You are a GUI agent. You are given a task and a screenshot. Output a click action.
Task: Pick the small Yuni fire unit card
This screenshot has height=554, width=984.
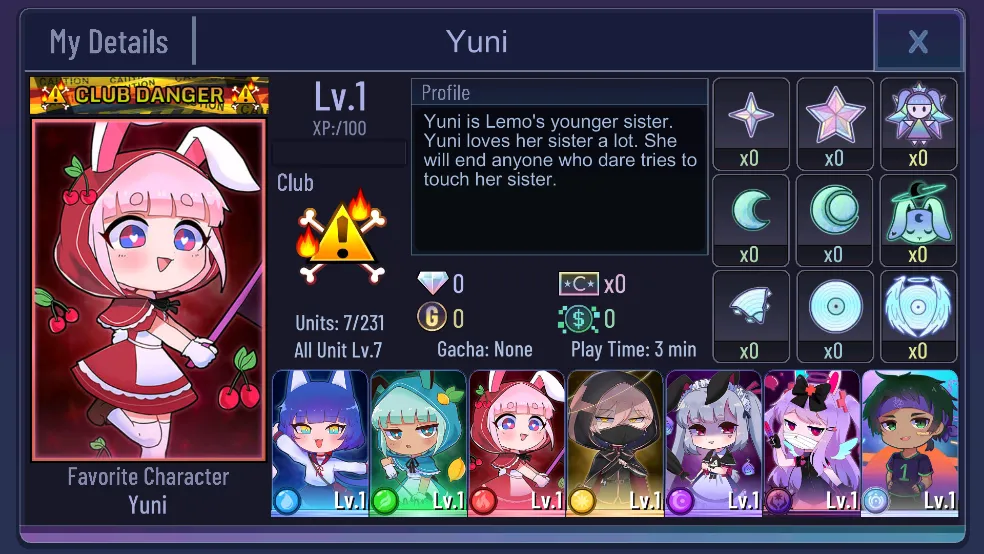(x=516, y=443)
